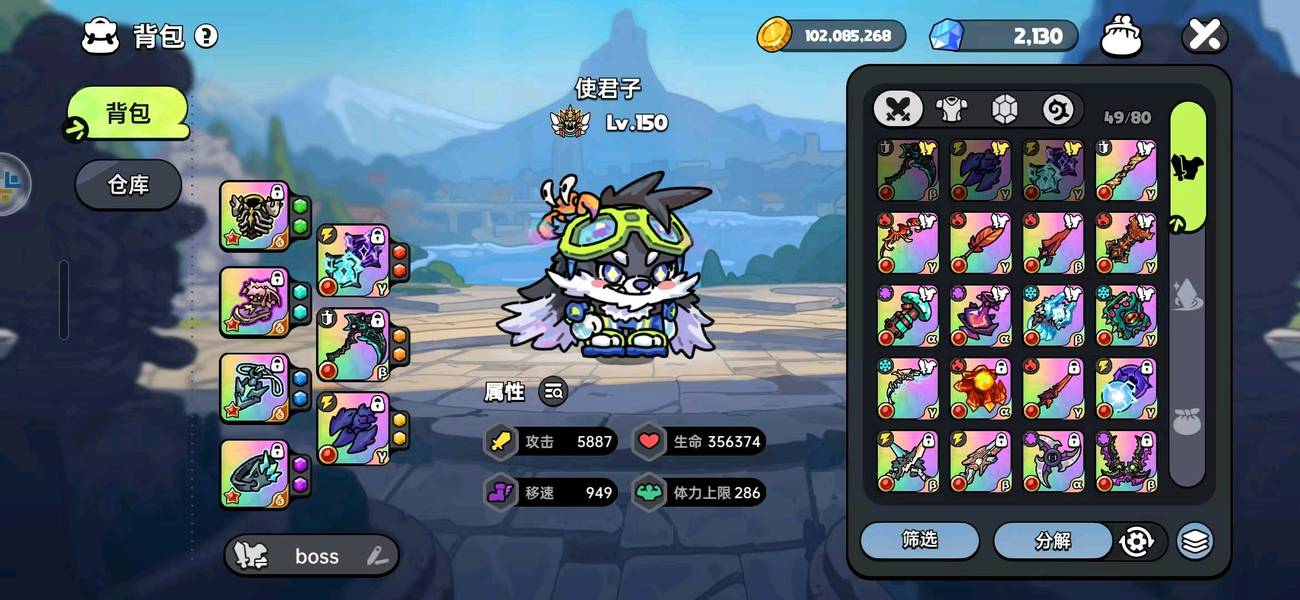1300x600 pixels.
Task: Select the mushroom hammer inventory weapon
Action: (908, 316)
